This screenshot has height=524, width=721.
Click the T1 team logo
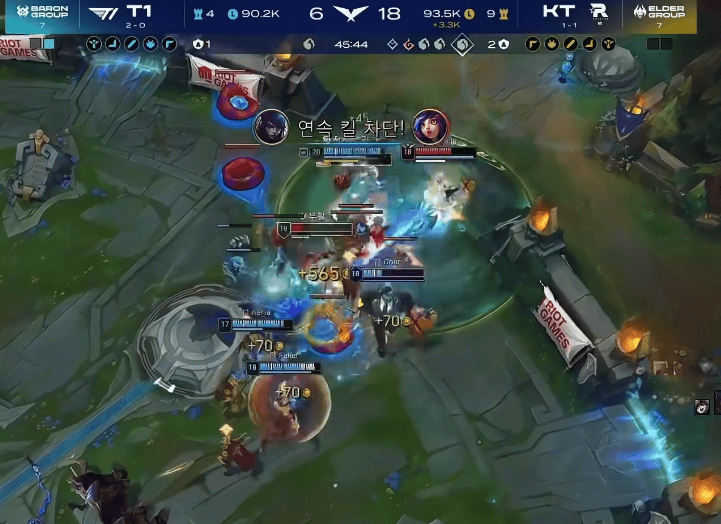tap(101, 13)
